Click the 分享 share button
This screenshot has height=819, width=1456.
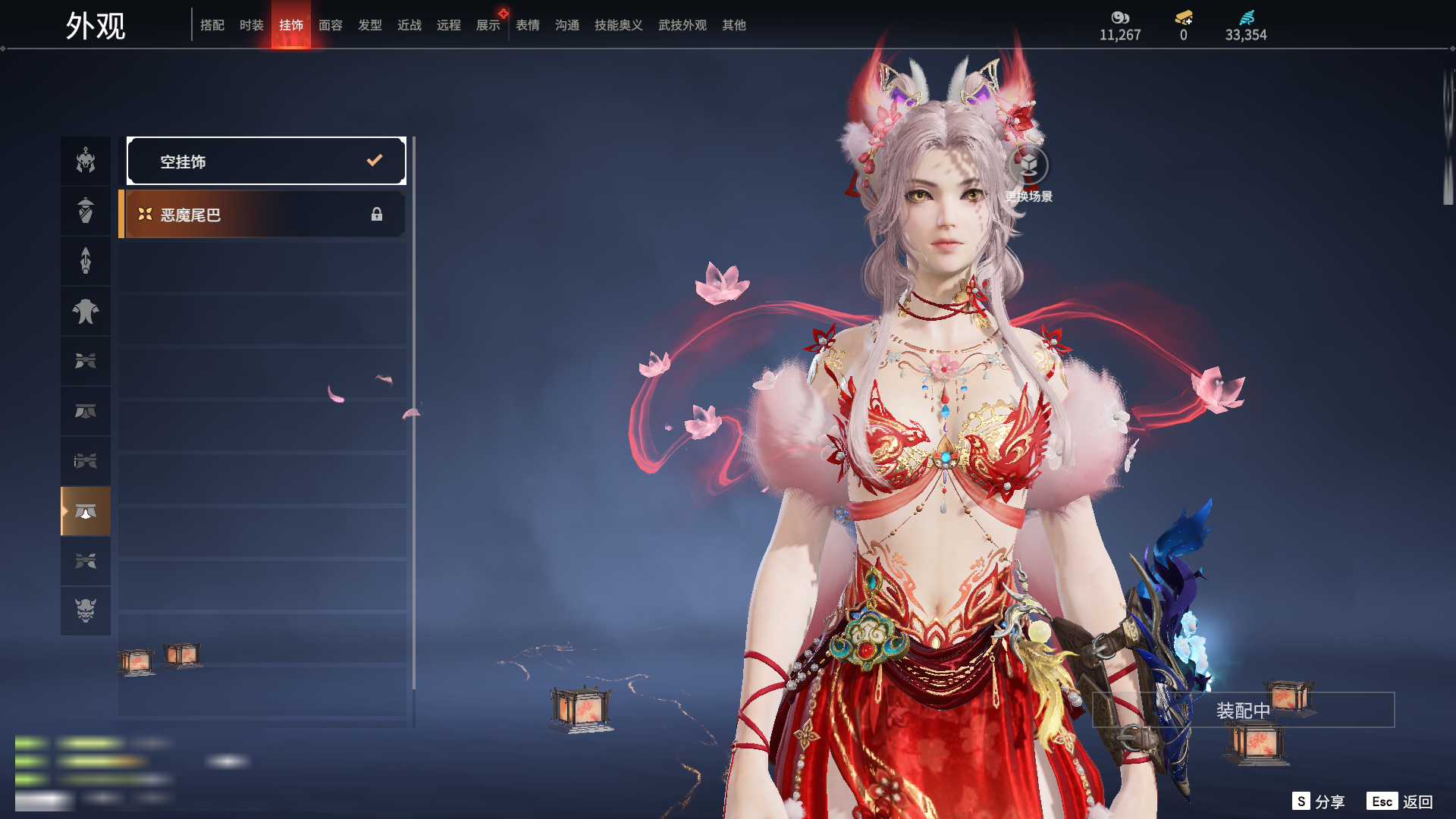[1319, 802]
